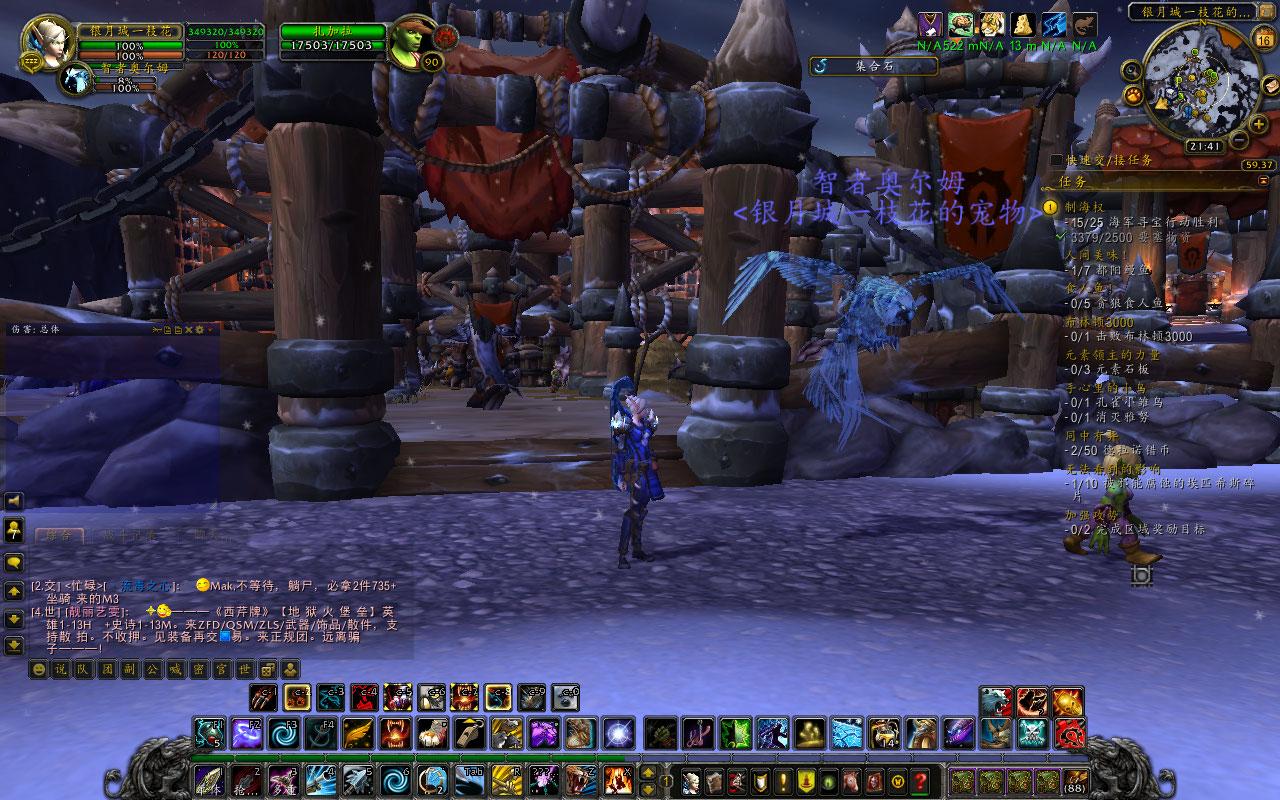Open the calendar button showing 16
The width and height of the screenshot is (1280, 800).
coord(1264,40)
